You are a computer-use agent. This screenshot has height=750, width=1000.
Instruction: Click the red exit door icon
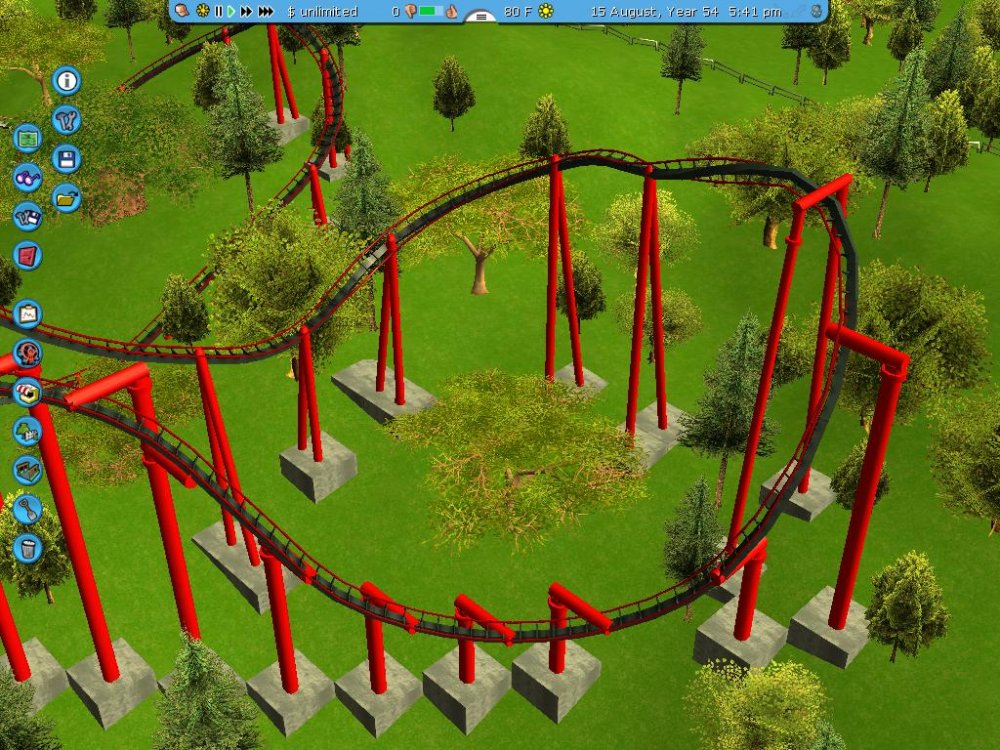pyautogui.click(x=27, y=255)
